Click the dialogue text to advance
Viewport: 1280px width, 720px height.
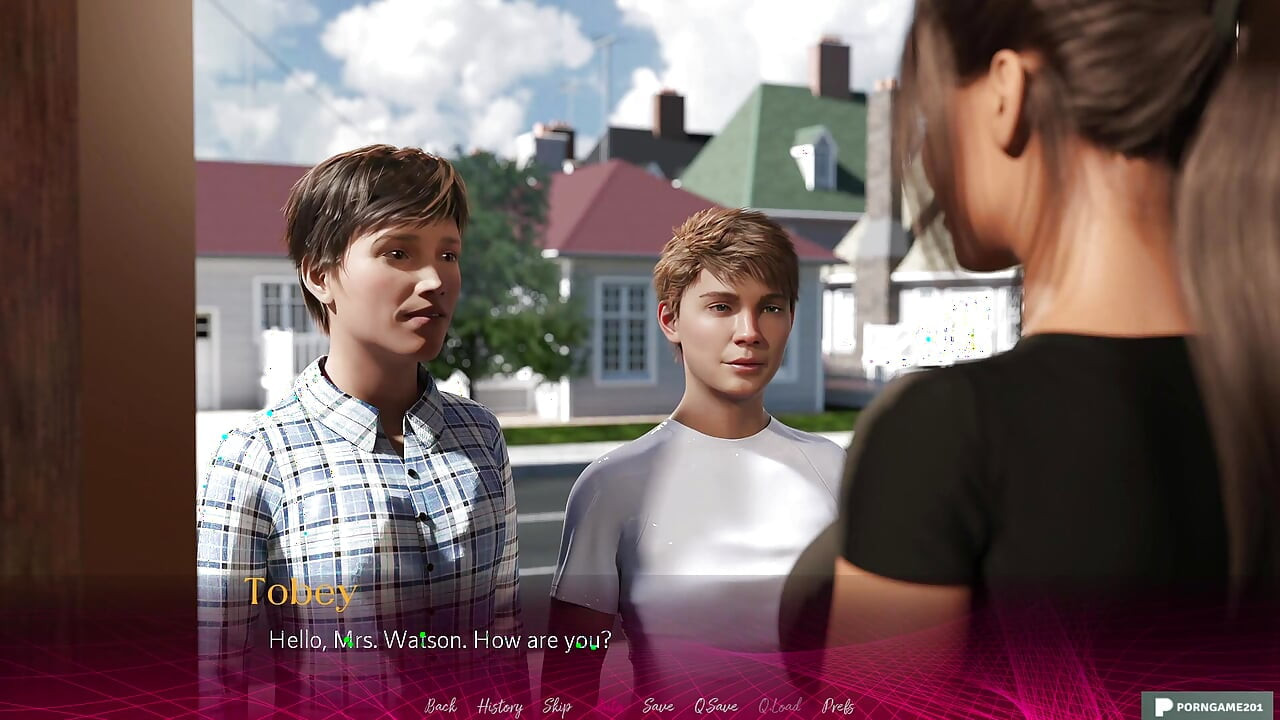tap(440, 641)
